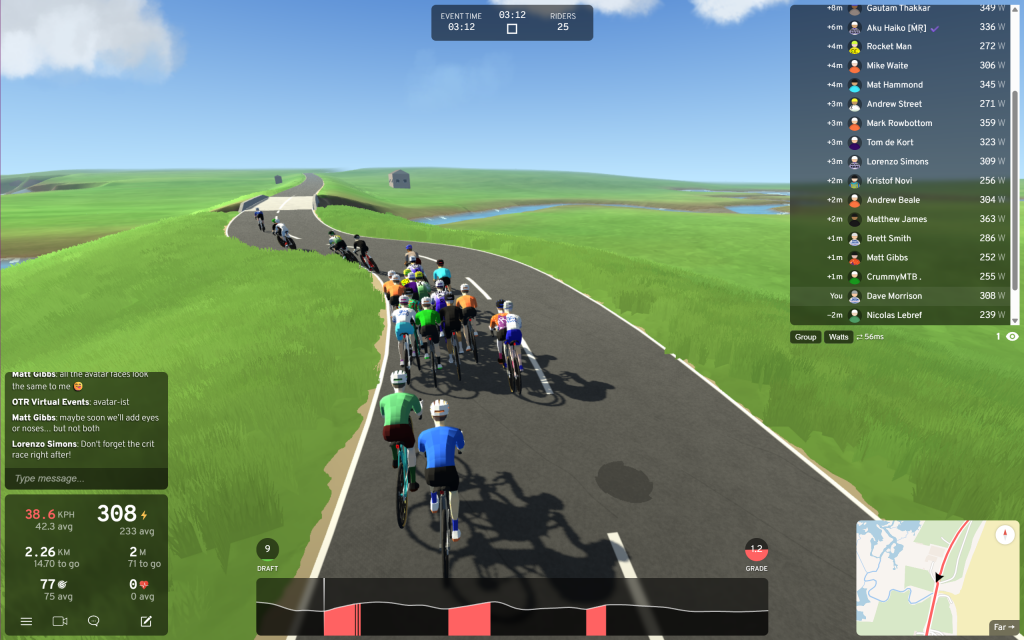Focus the Type message chat field

click(x=86, y=478)
